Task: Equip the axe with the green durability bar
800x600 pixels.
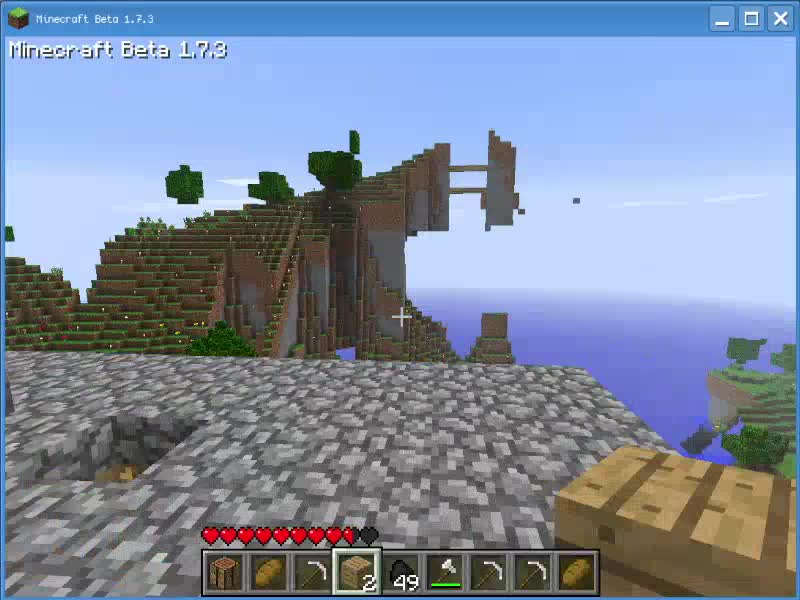Action: (x=445, y=573)
